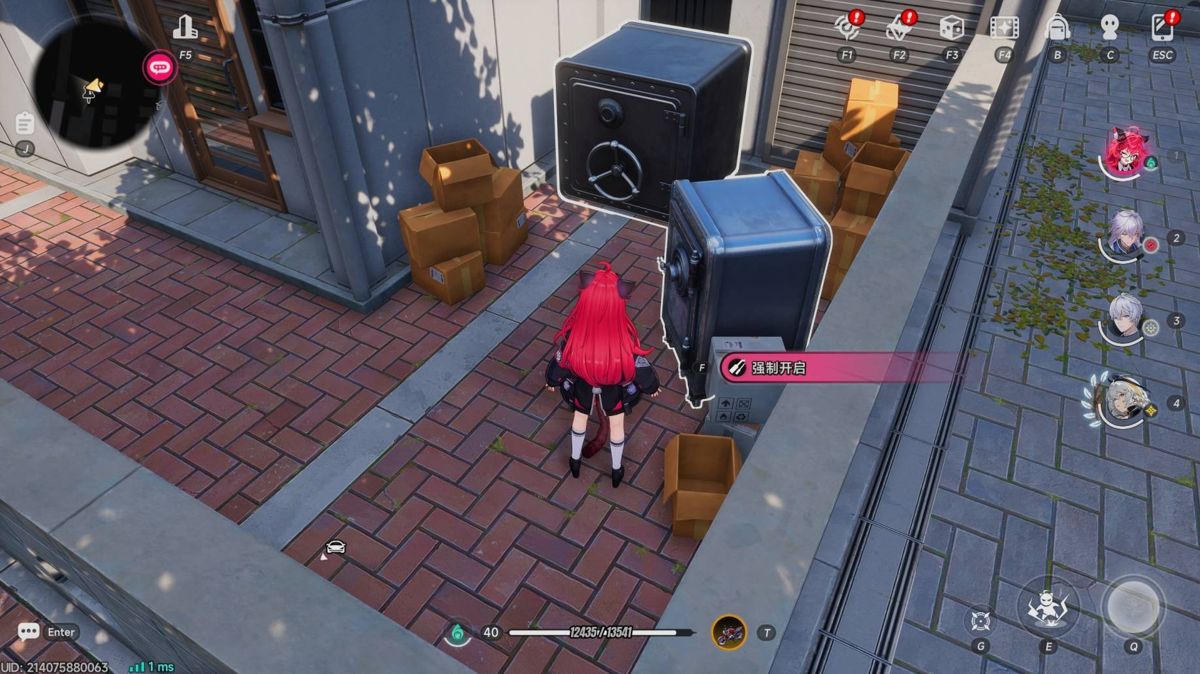
Task: Activate the large glowing ultimate button
Action: (x=1133, y=604)
